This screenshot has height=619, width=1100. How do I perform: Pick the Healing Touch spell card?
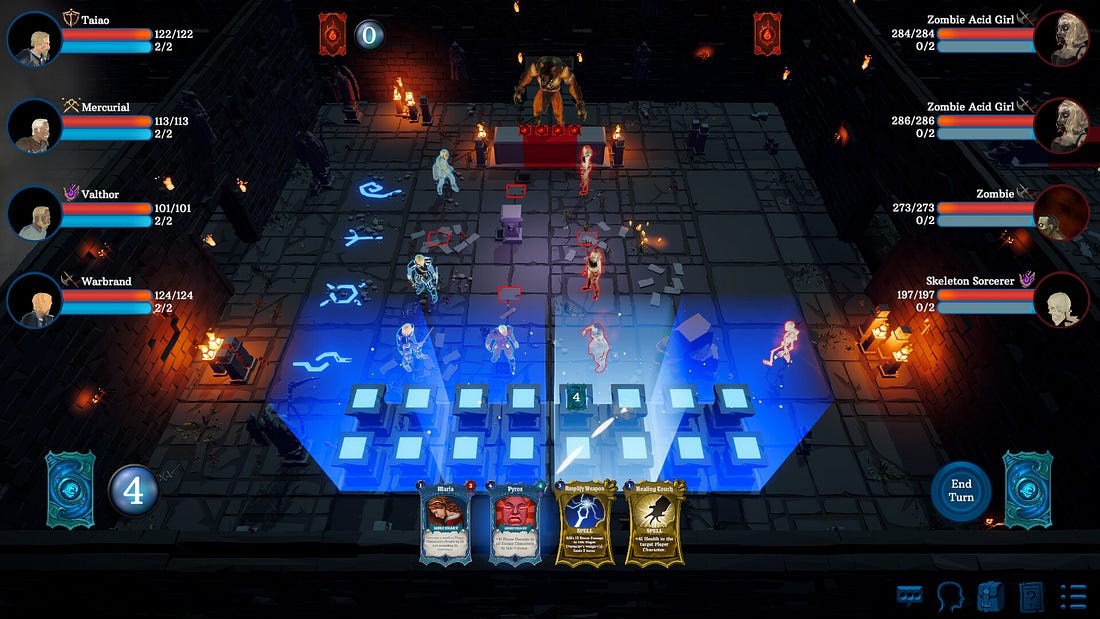coord(655,522)
